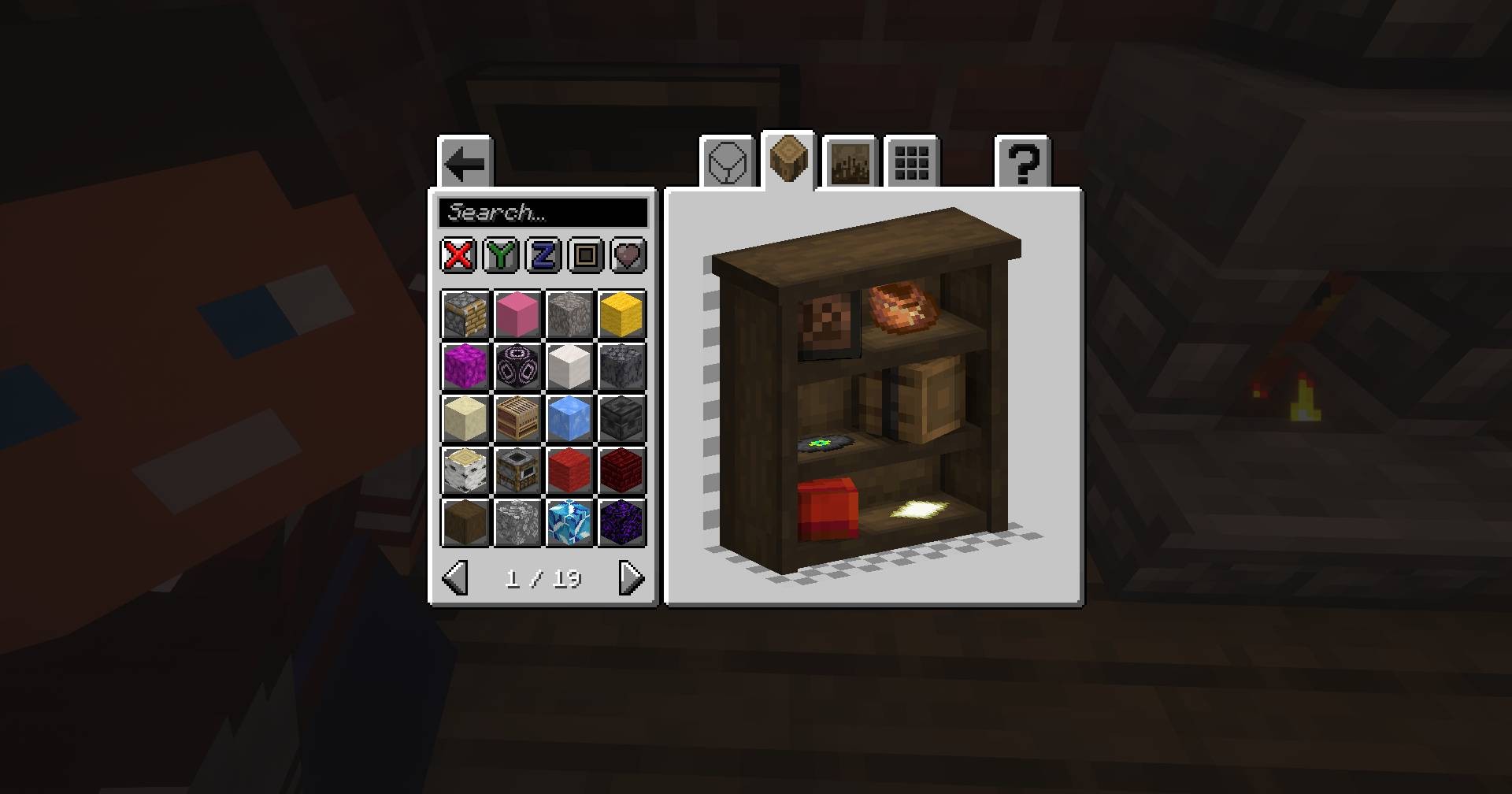Select the pink block

517,314
